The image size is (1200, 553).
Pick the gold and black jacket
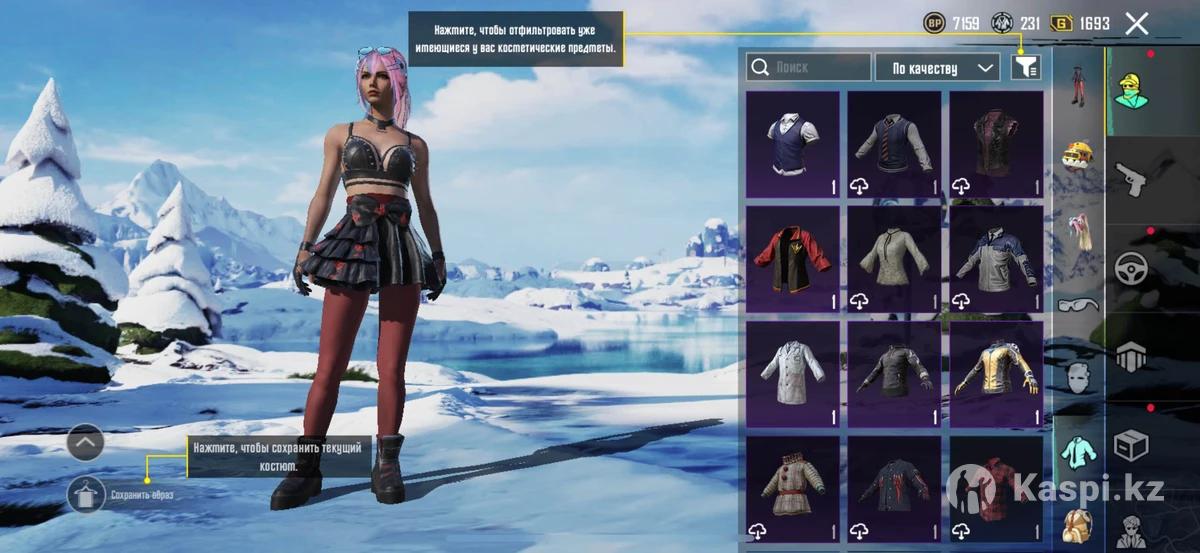[x=996, y=375]
